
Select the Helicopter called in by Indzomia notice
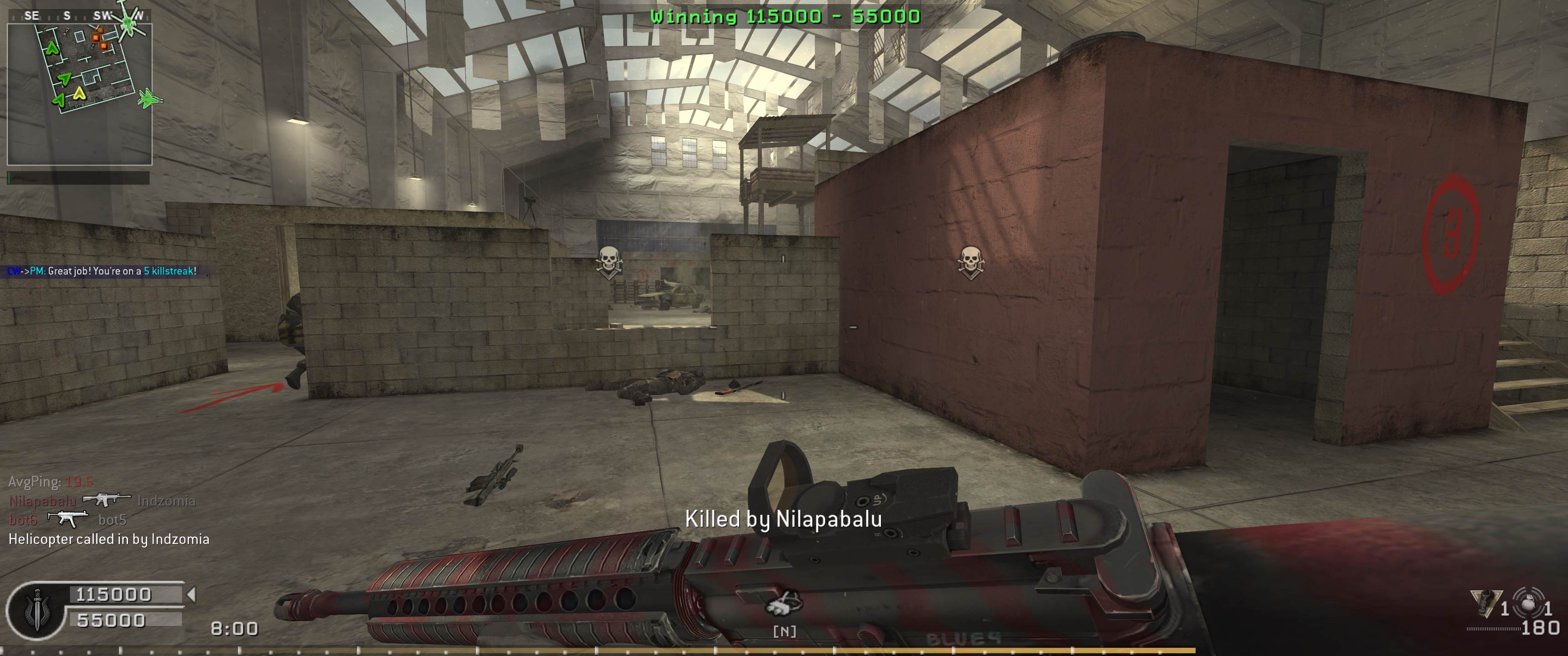coord(109,539)
